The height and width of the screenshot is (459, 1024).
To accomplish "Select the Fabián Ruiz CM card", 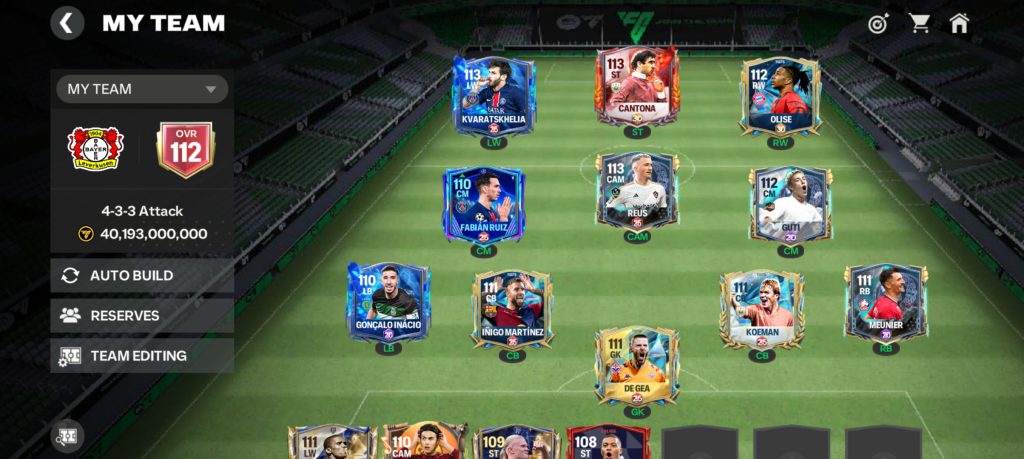I will 484,204.
